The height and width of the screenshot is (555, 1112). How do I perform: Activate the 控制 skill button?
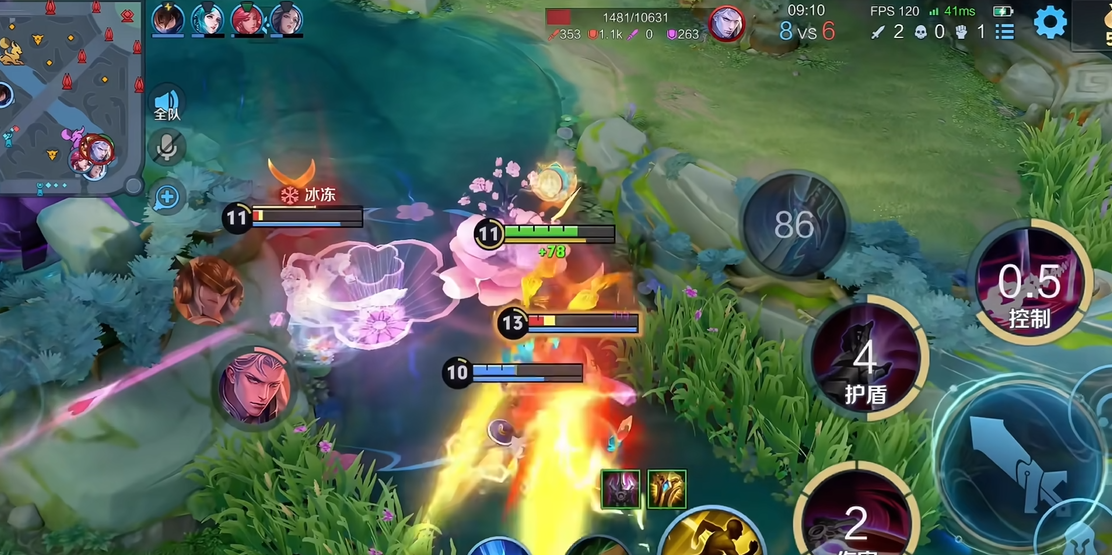1029,283
